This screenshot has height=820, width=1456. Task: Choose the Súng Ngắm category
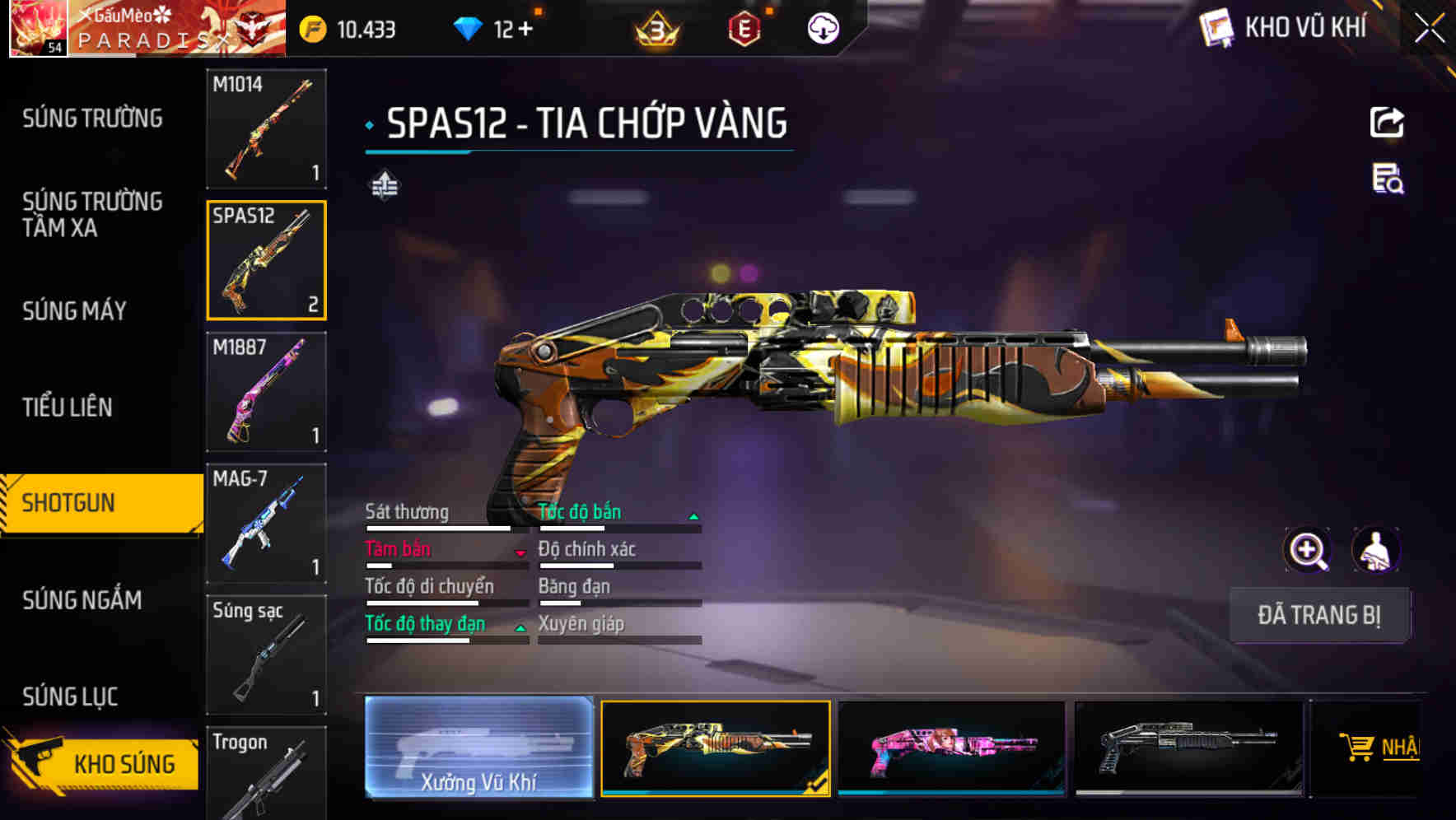tap(82, 600)
